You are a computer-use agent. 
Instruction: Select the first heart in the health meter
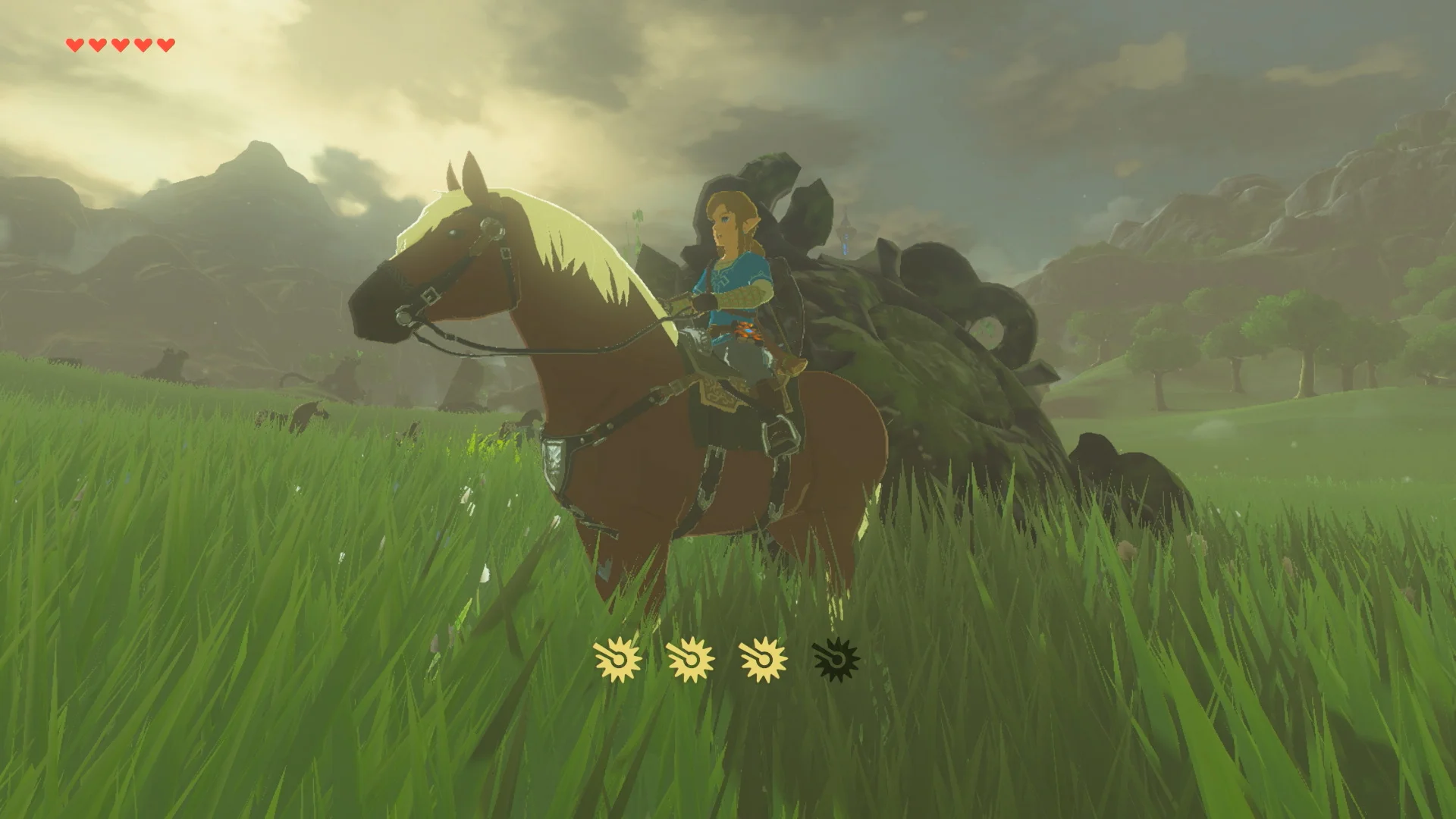coord(75,43)
